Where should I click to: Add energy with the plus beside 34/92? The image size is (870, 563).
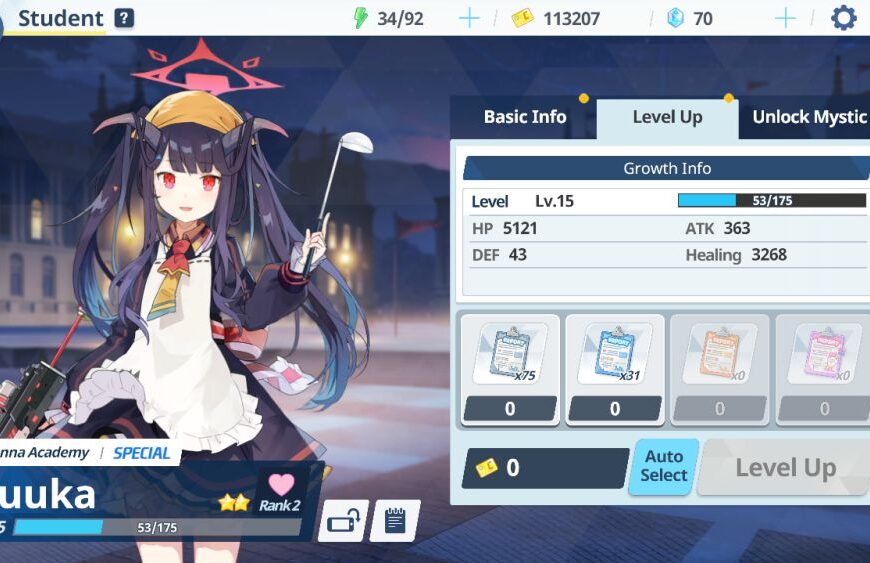pos(468,18)
